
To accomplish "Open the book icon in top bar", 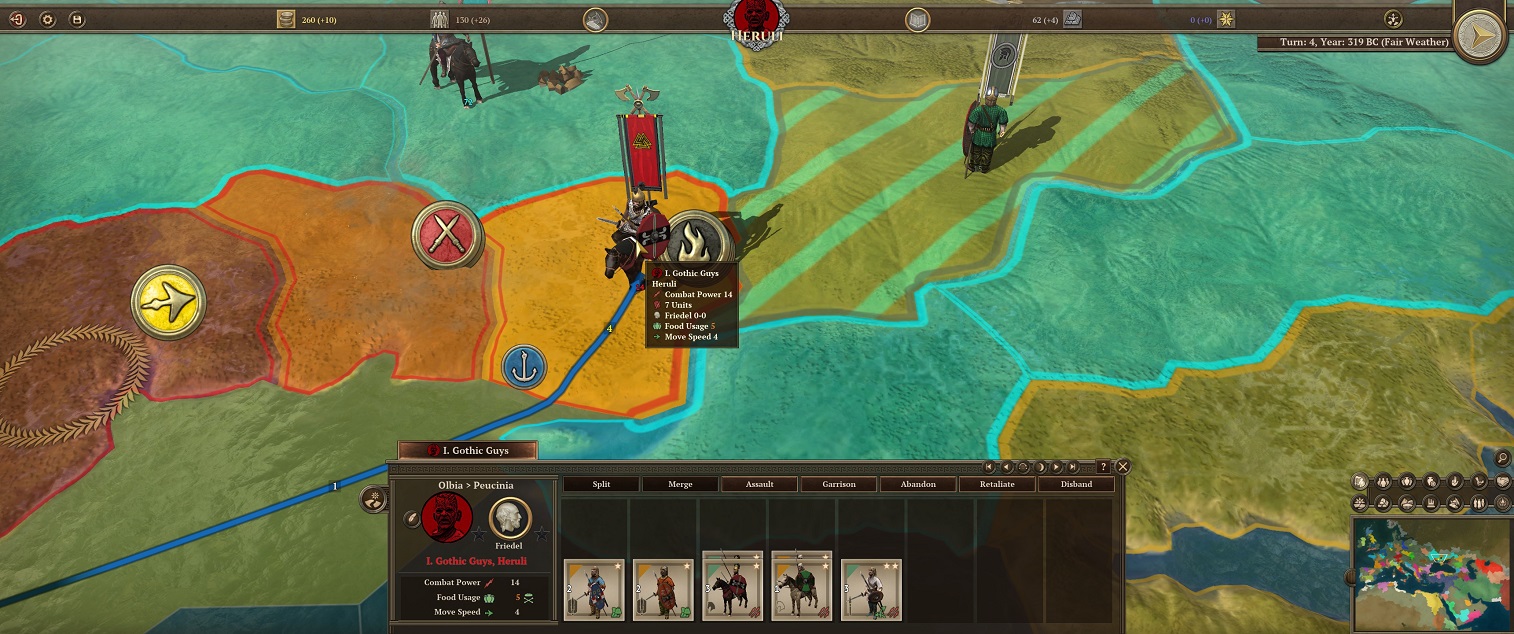I will coord(917,19).
